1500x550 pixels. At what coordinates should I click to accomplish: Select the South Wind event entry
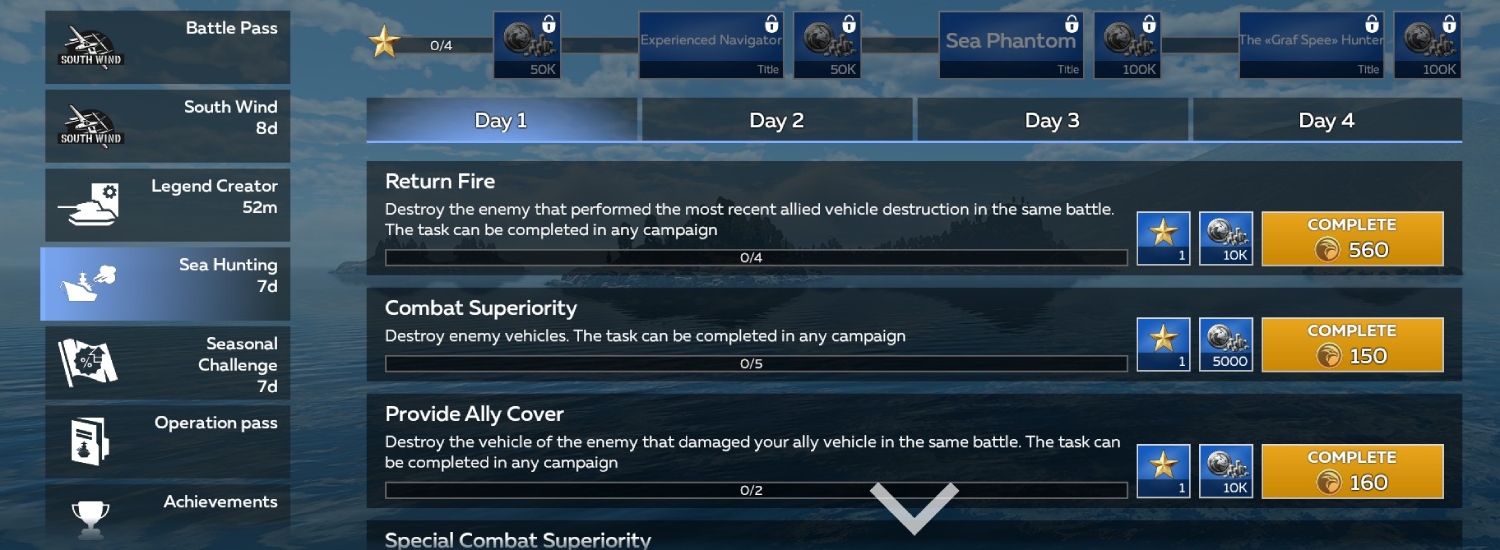tap(167, 126)
